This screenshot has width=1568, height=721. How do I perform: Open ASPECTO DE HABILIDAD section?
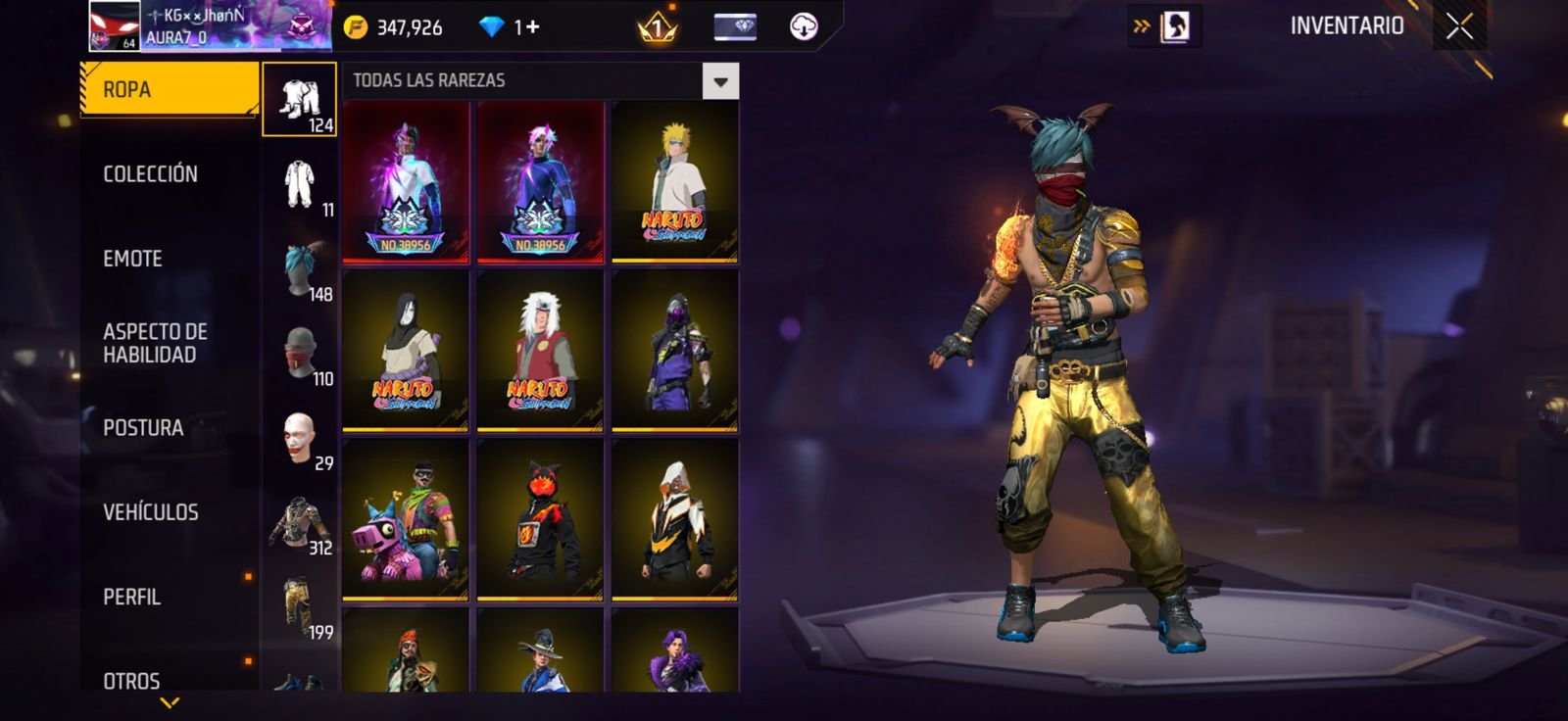(155, 343)
